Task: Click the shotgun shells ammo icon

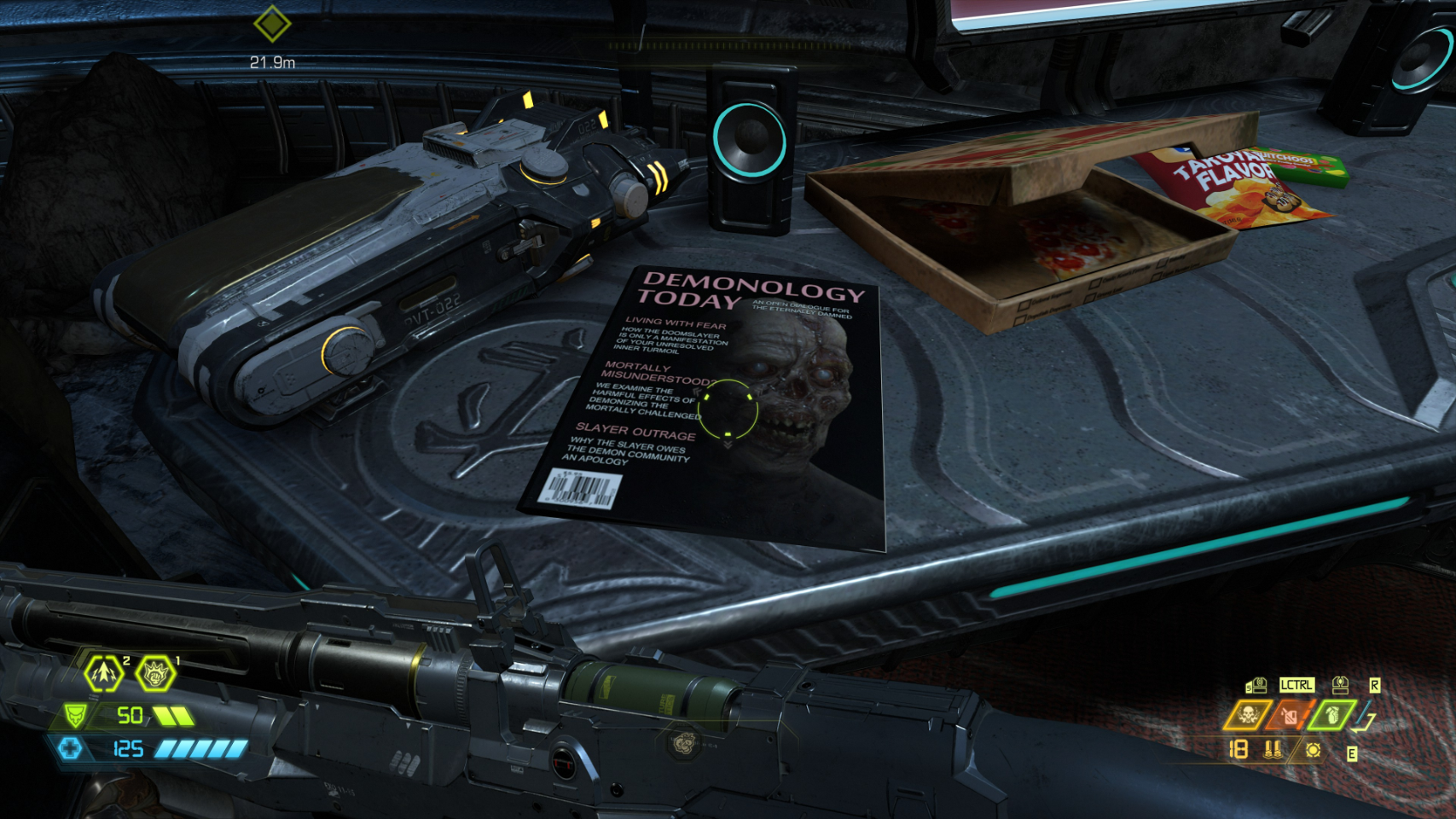Action: pyautogui.click(x=1273, y=750)
